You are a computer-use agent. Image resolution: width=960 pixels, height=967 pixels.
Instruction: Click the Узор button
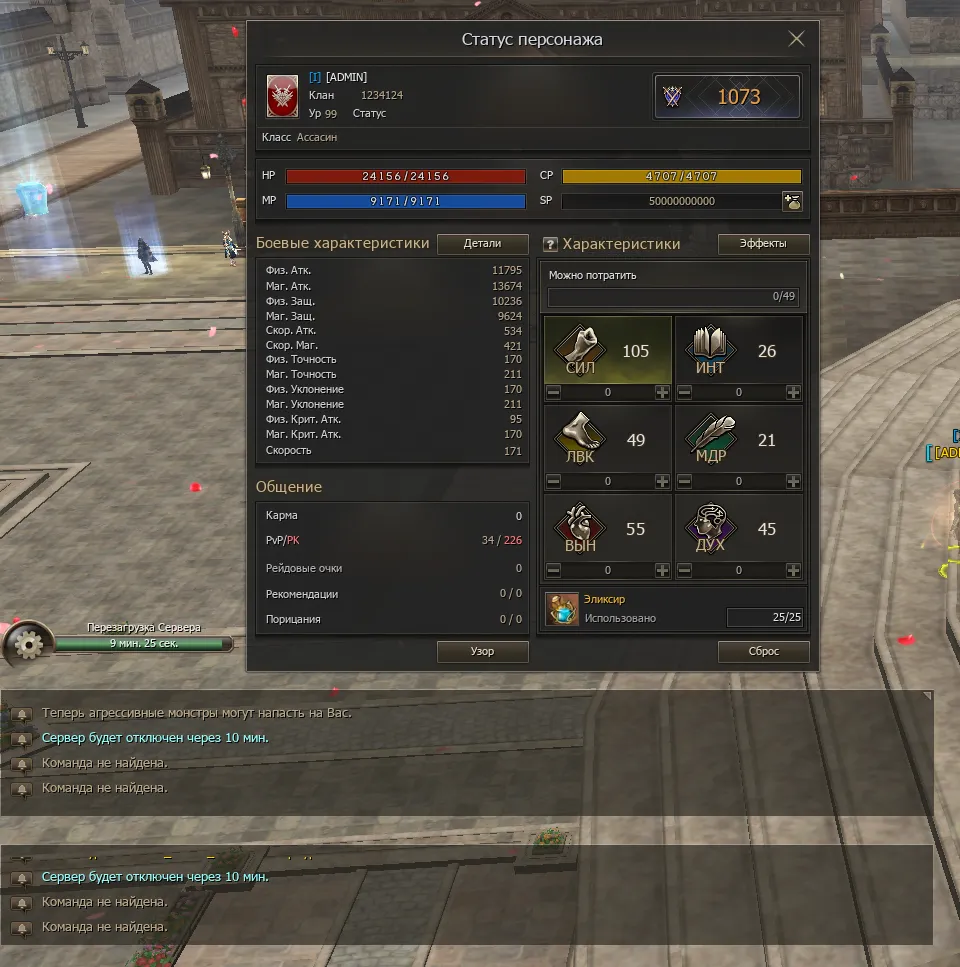click(482, 651)
